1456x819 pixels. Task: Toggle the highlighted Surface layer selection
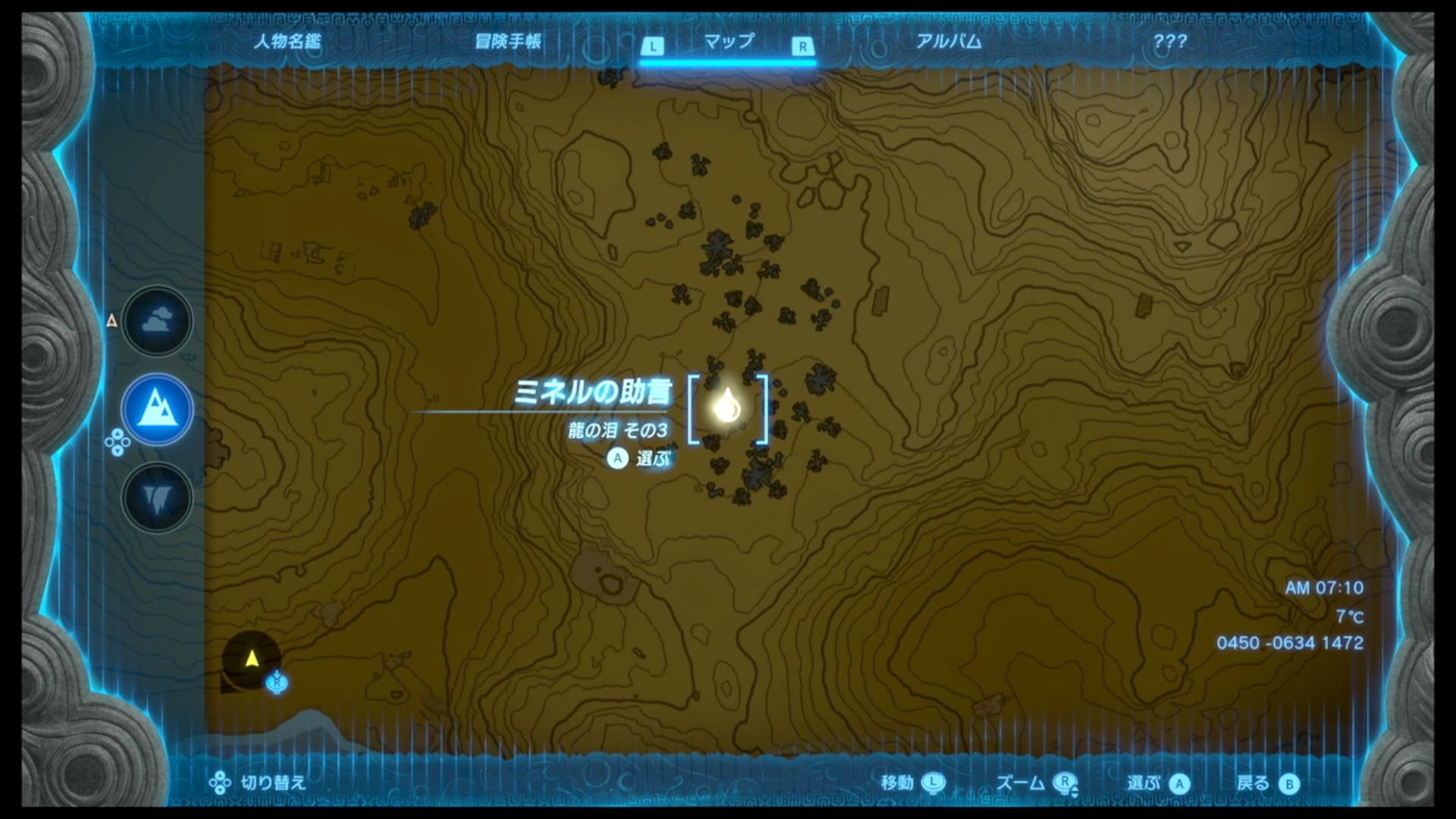tap(157, 408)
